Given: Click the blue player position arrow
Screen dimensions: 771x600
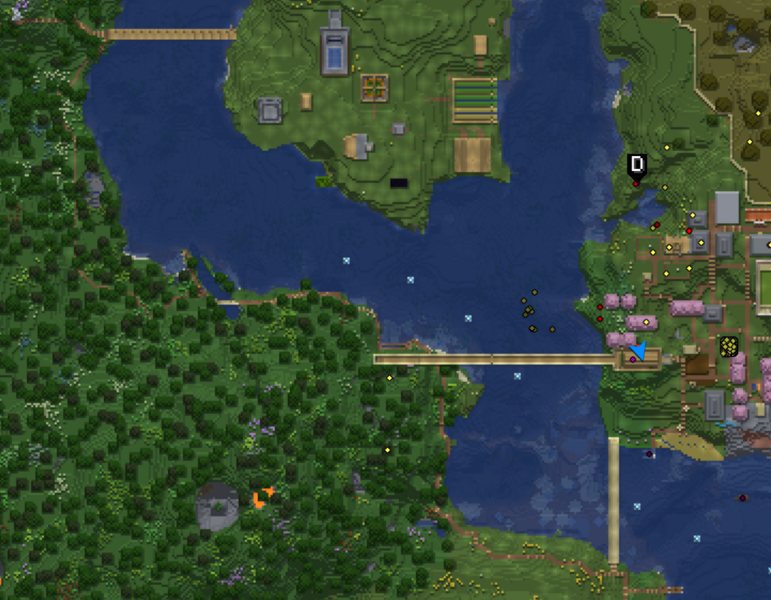Looking at the screenshot, I should (638, 349).
